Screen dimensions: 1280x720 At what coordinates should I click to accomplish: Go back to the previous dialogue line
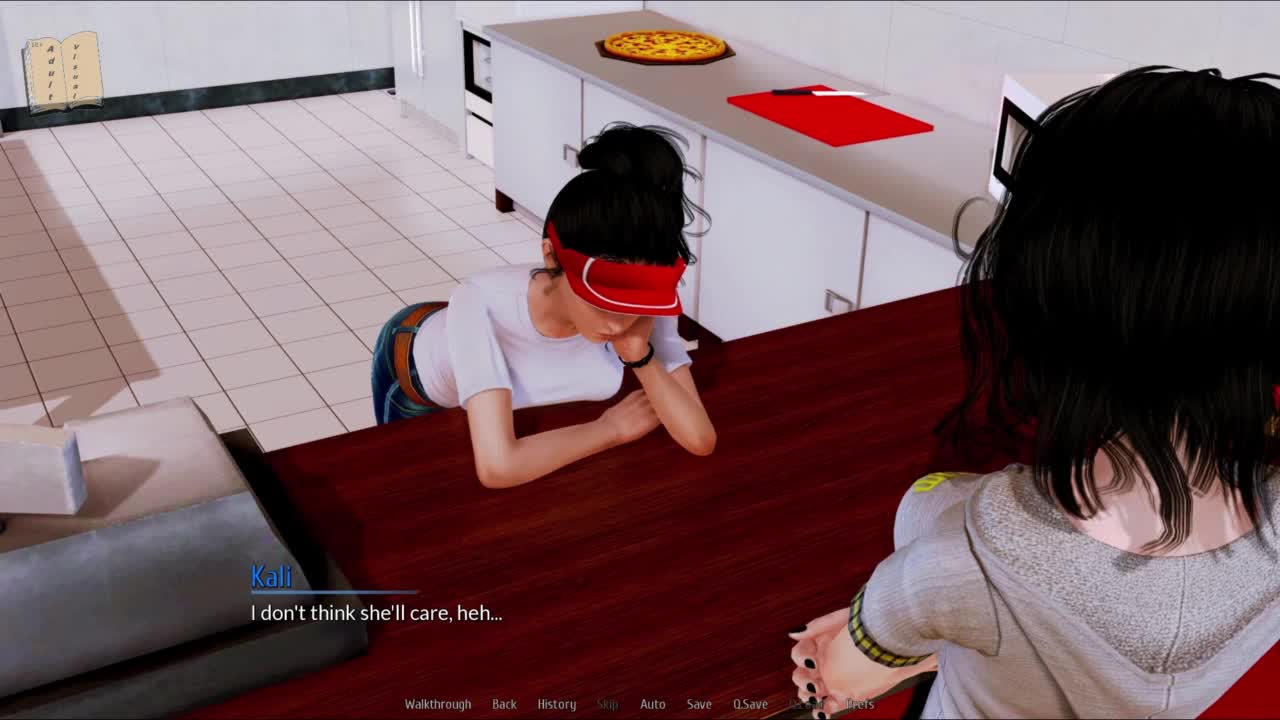click(x=504, y=704)
